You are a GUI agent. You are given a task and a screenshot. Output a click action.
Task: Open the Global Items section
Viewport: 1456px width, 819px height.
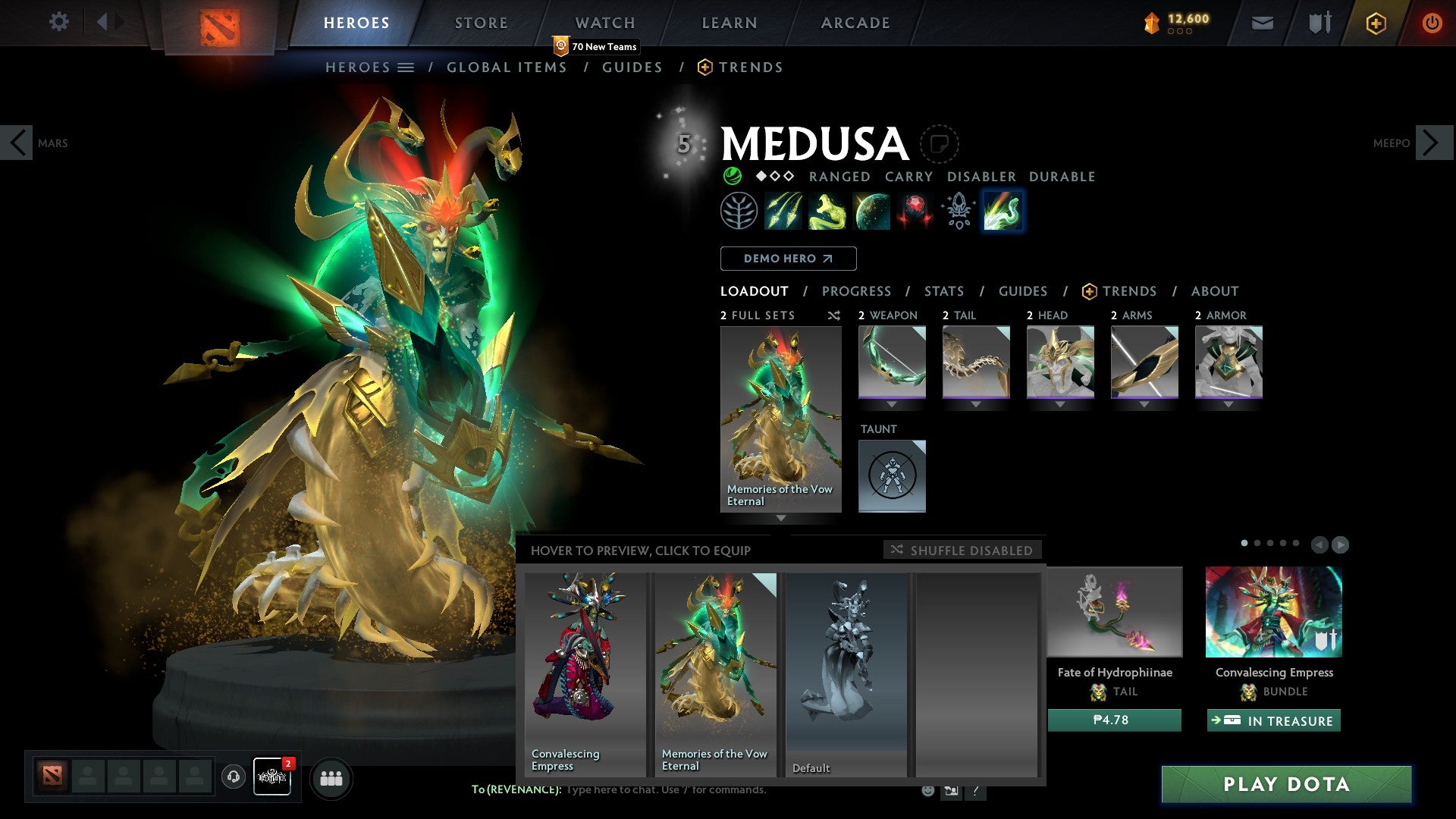tap(507, 67)
